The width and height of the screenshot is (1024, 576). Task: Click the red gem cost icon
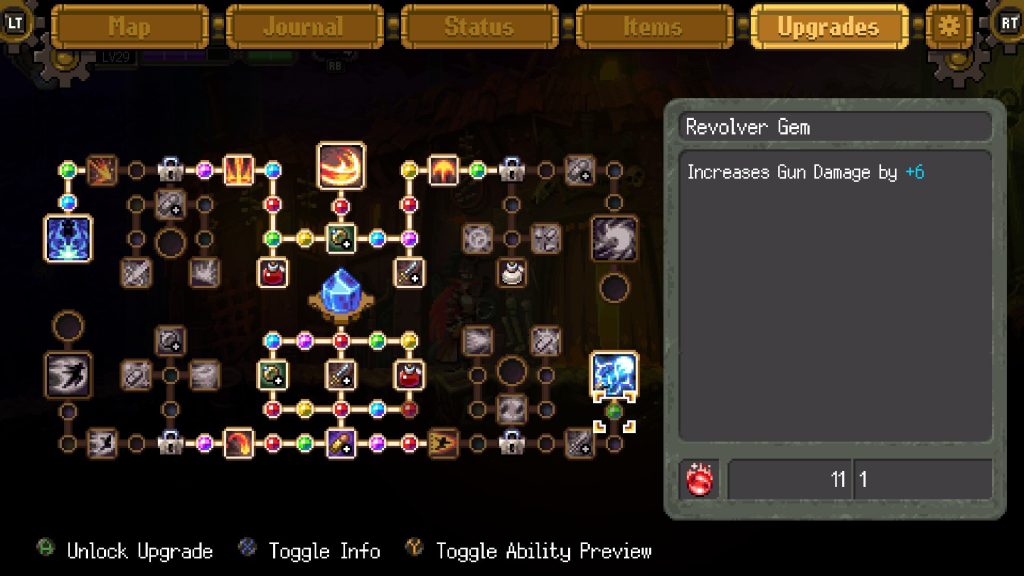(x=698, y=480)
